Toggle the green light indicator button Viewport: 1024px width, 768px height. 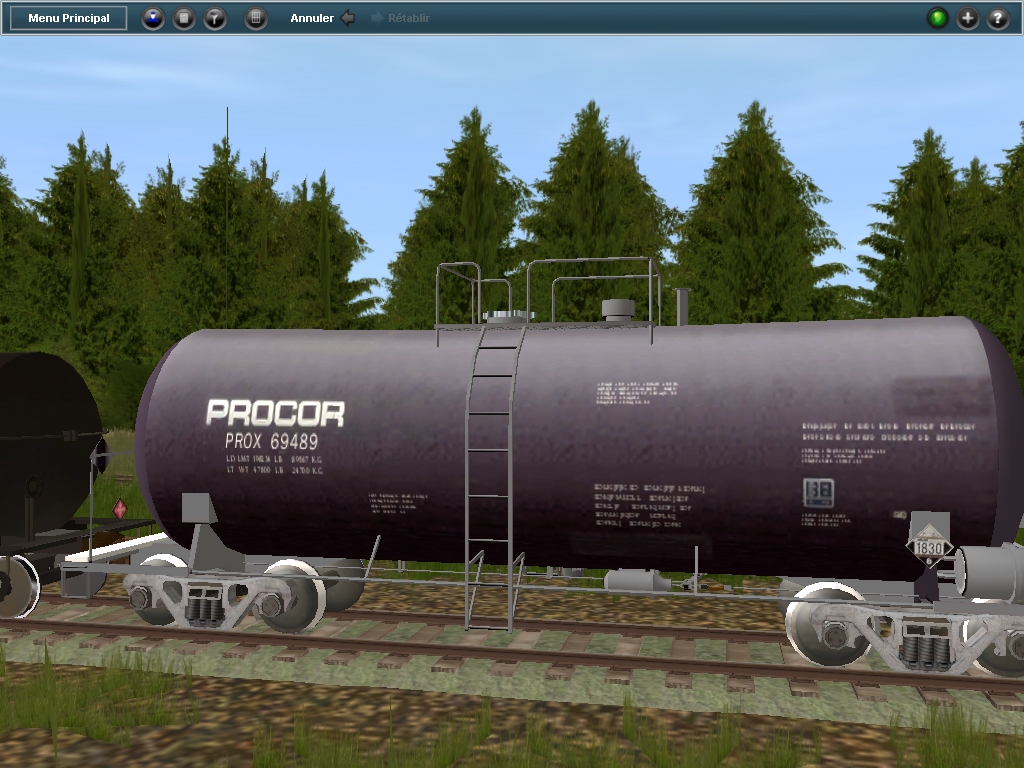(x=937, y=18)
